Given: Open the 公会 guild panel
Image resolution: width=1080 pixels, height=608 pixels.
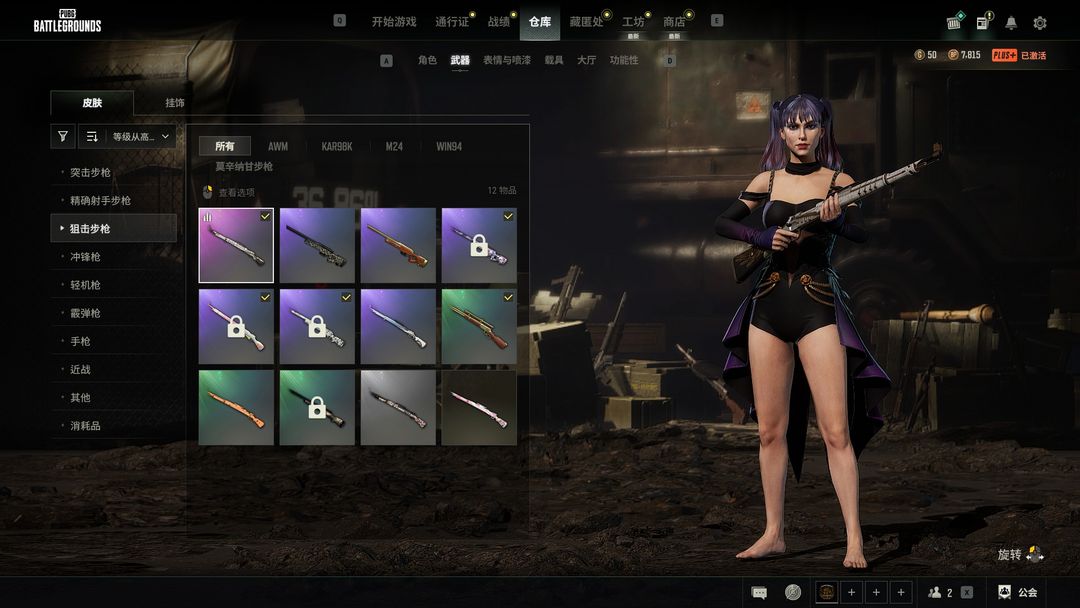Looking at the screenshot, I should point(1018,592).
